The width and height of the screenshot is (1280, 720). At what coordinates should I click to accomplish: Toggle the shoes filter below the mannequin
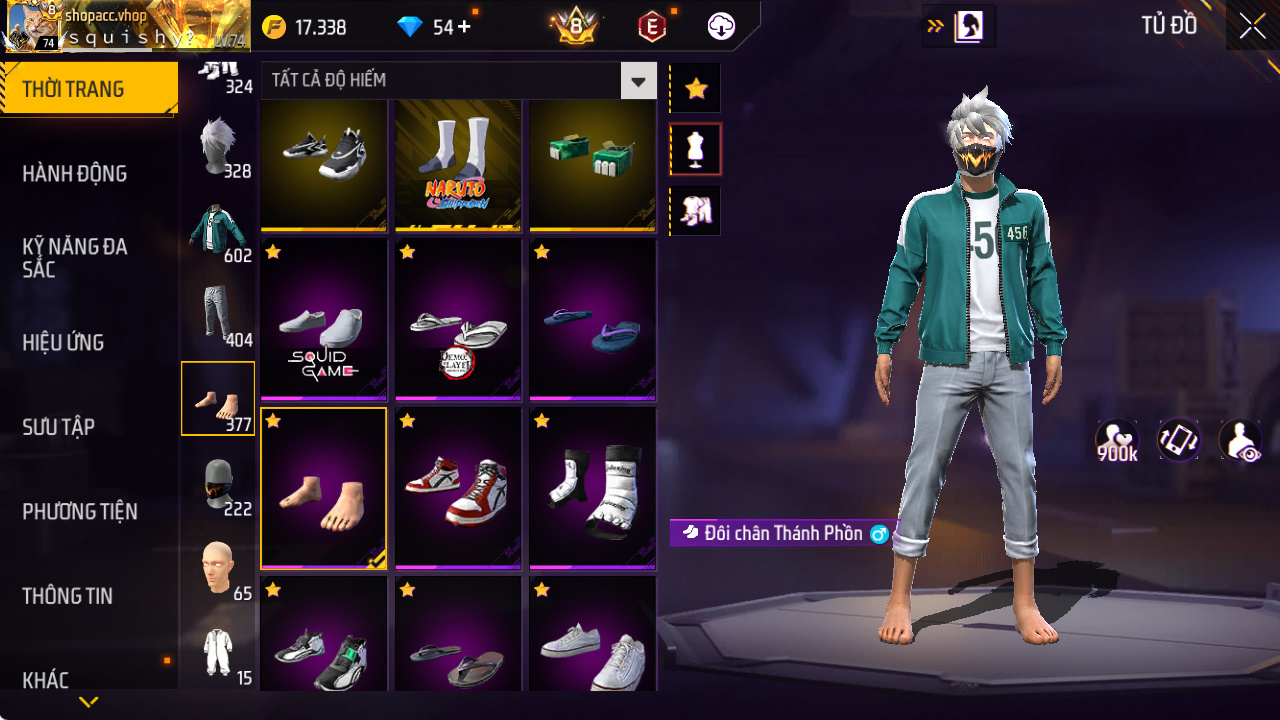[x=695, y=210]
